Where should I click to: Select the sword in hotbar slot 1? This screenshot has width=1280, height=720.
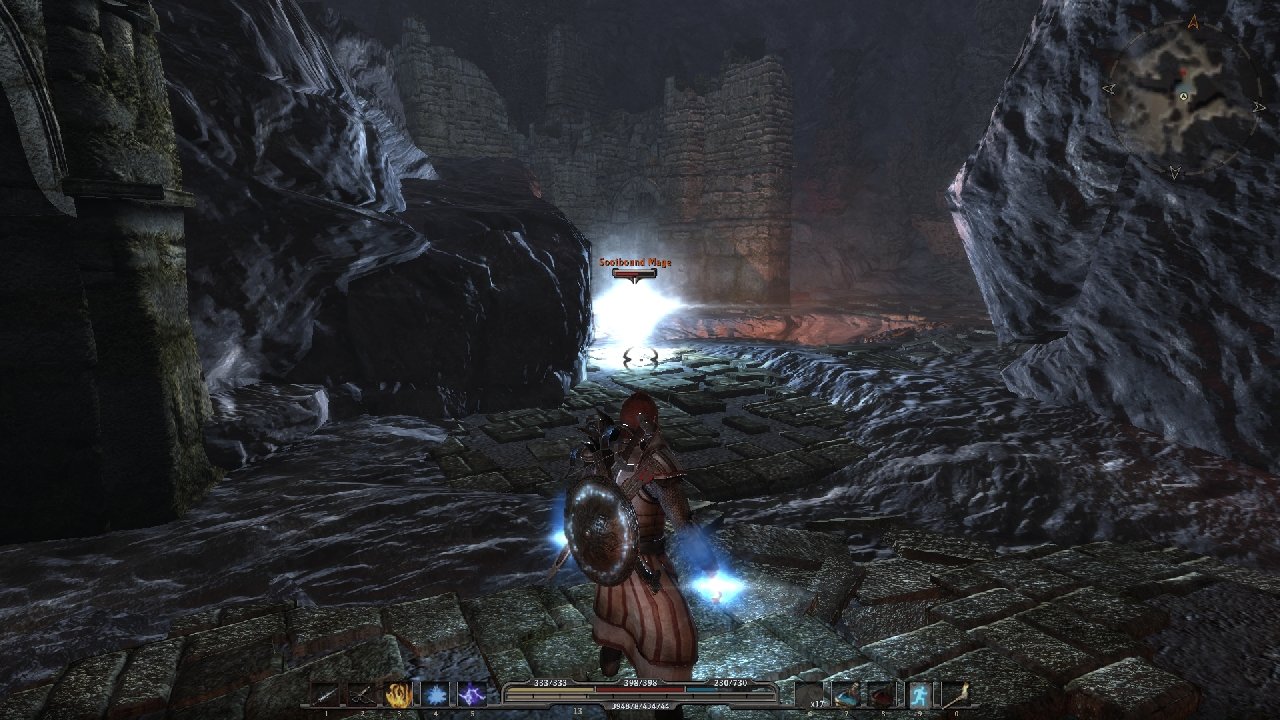(325, 694)
